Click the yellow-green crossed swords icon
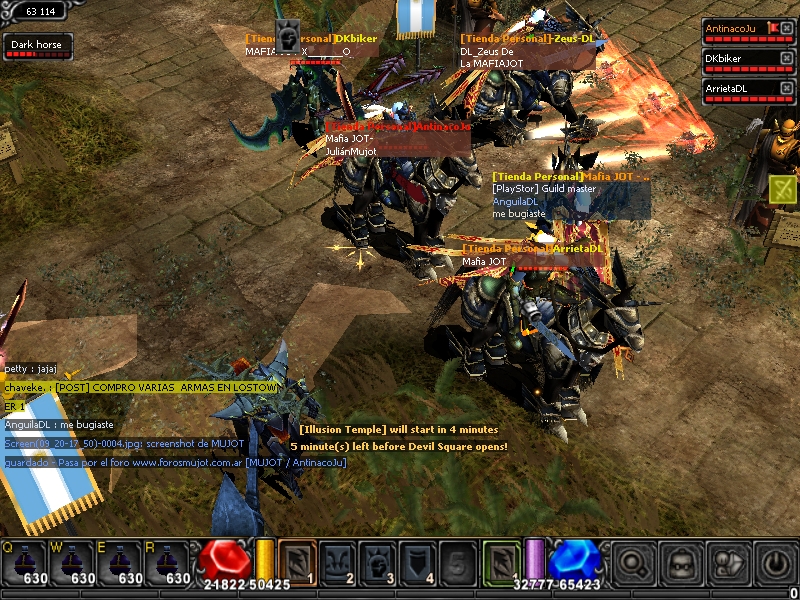 (x=782, y=187)
